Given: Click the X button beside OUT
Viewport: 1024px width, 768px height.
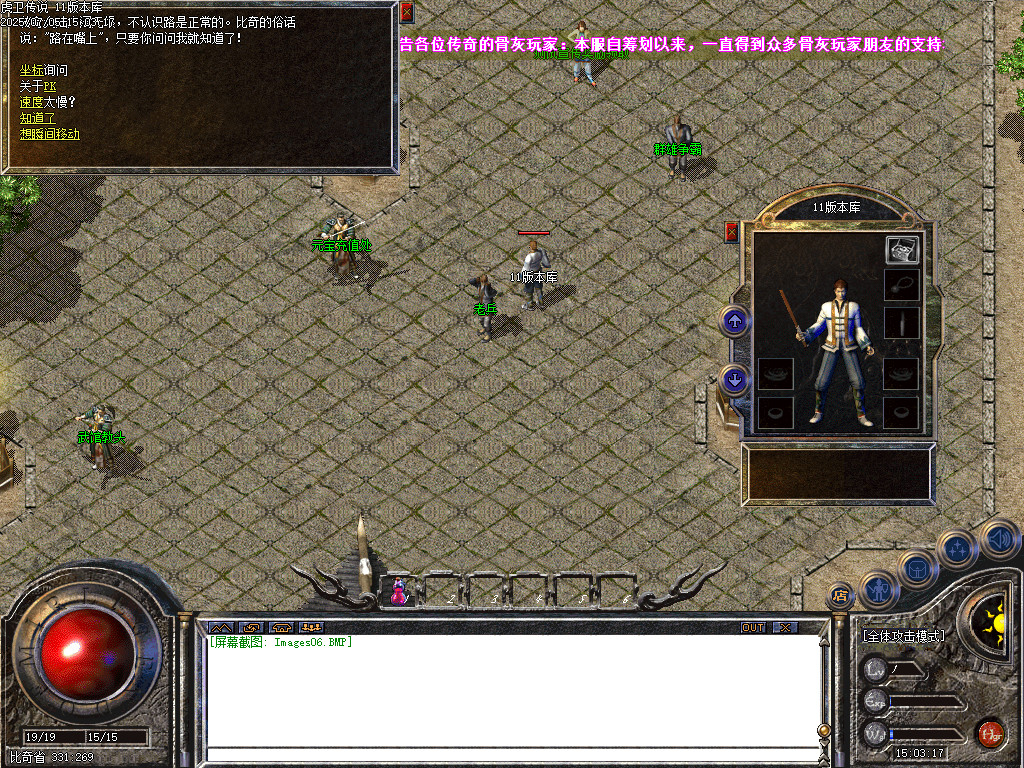Looking at the screenshot, I should (x=786, y=627).
